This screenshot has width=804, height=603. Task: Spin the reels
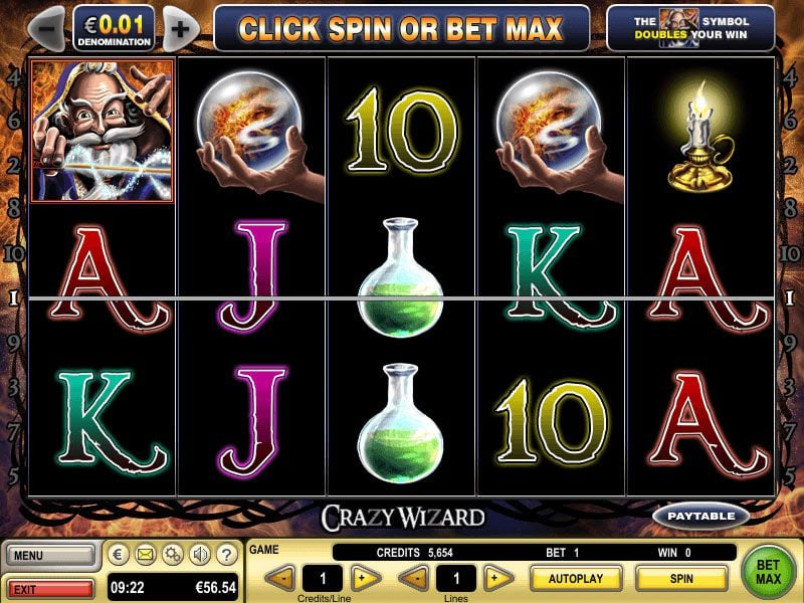tap(681, 578)
